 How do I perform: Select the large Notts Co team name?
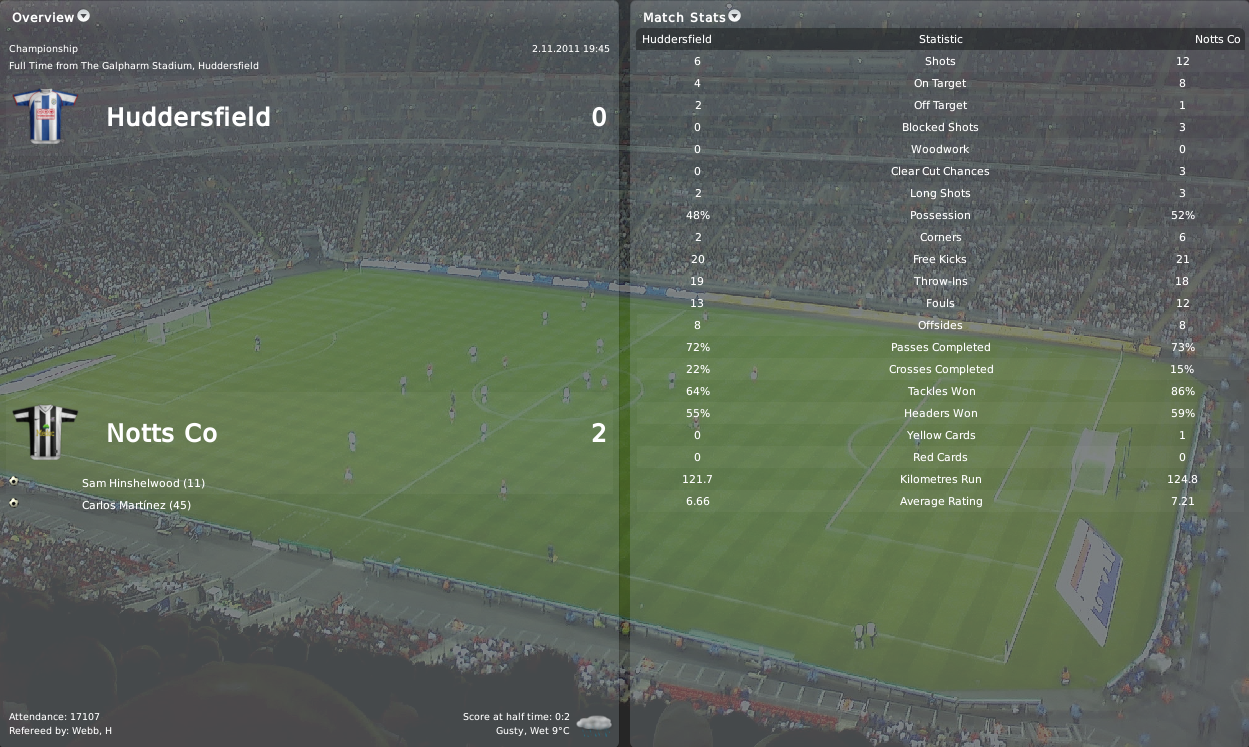[162, 433]
